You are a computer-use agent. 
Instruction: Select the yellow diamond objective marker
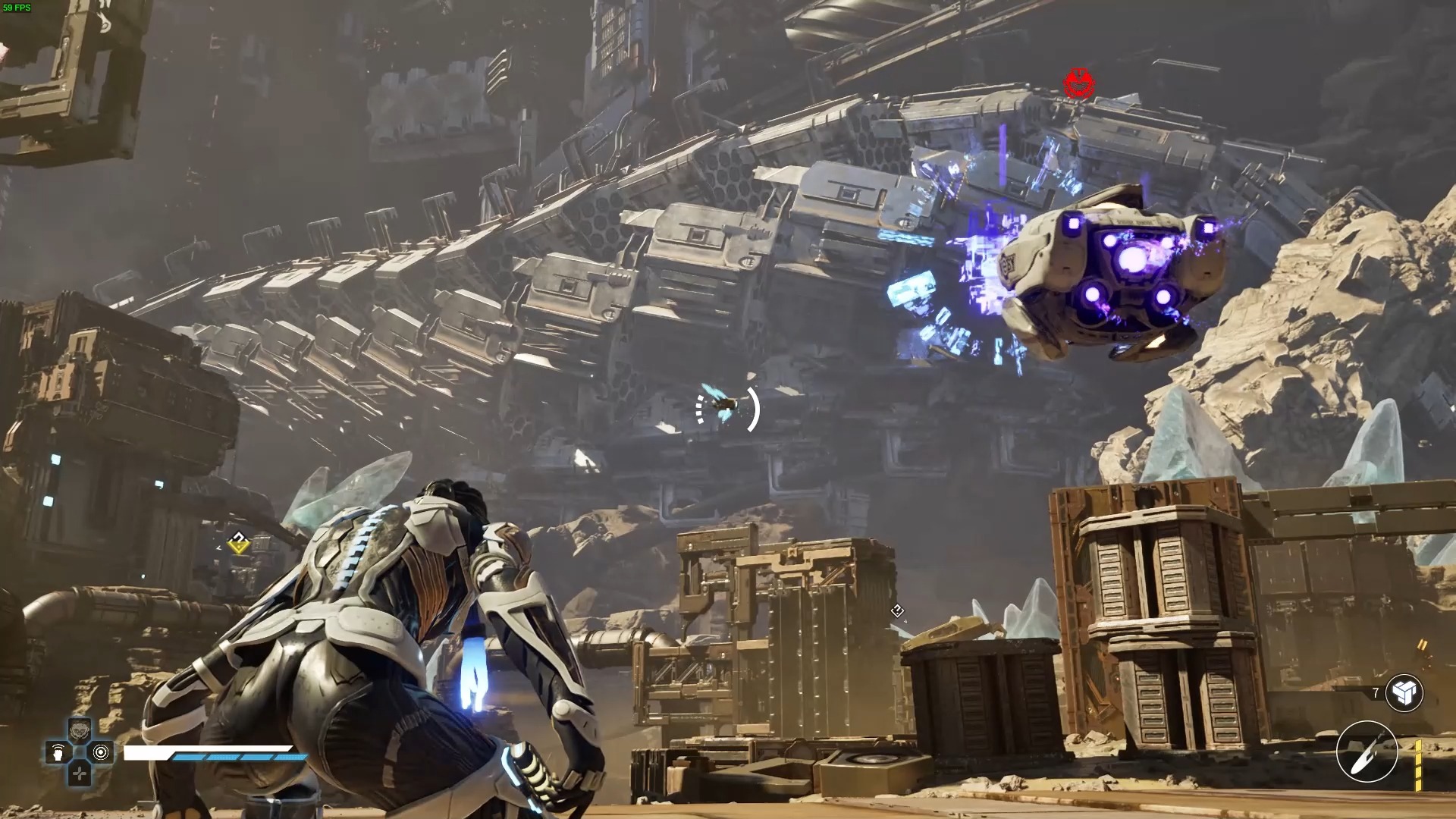tap(239, 542)
